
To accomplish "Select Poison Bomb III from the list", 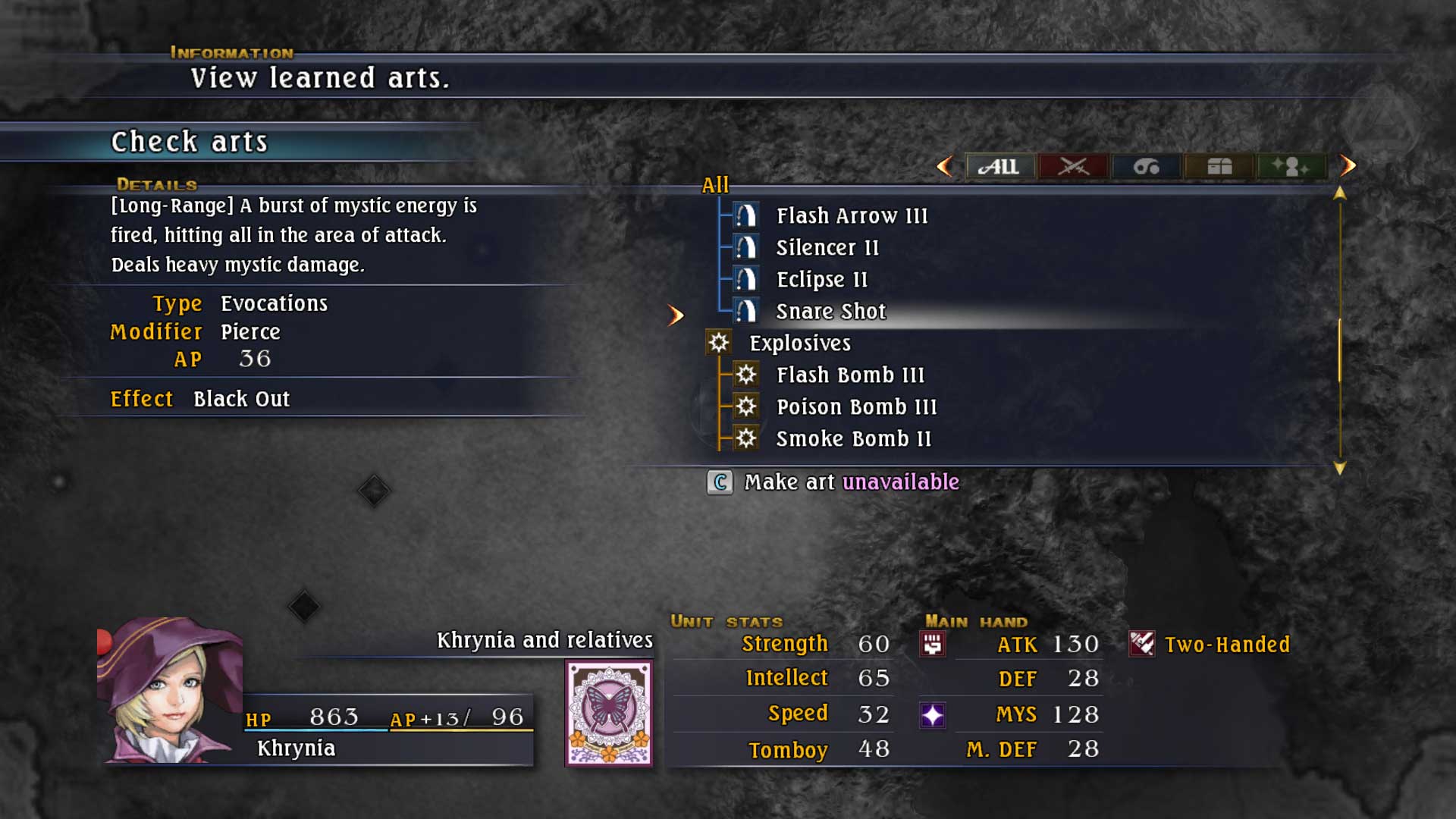I will 856,406.
